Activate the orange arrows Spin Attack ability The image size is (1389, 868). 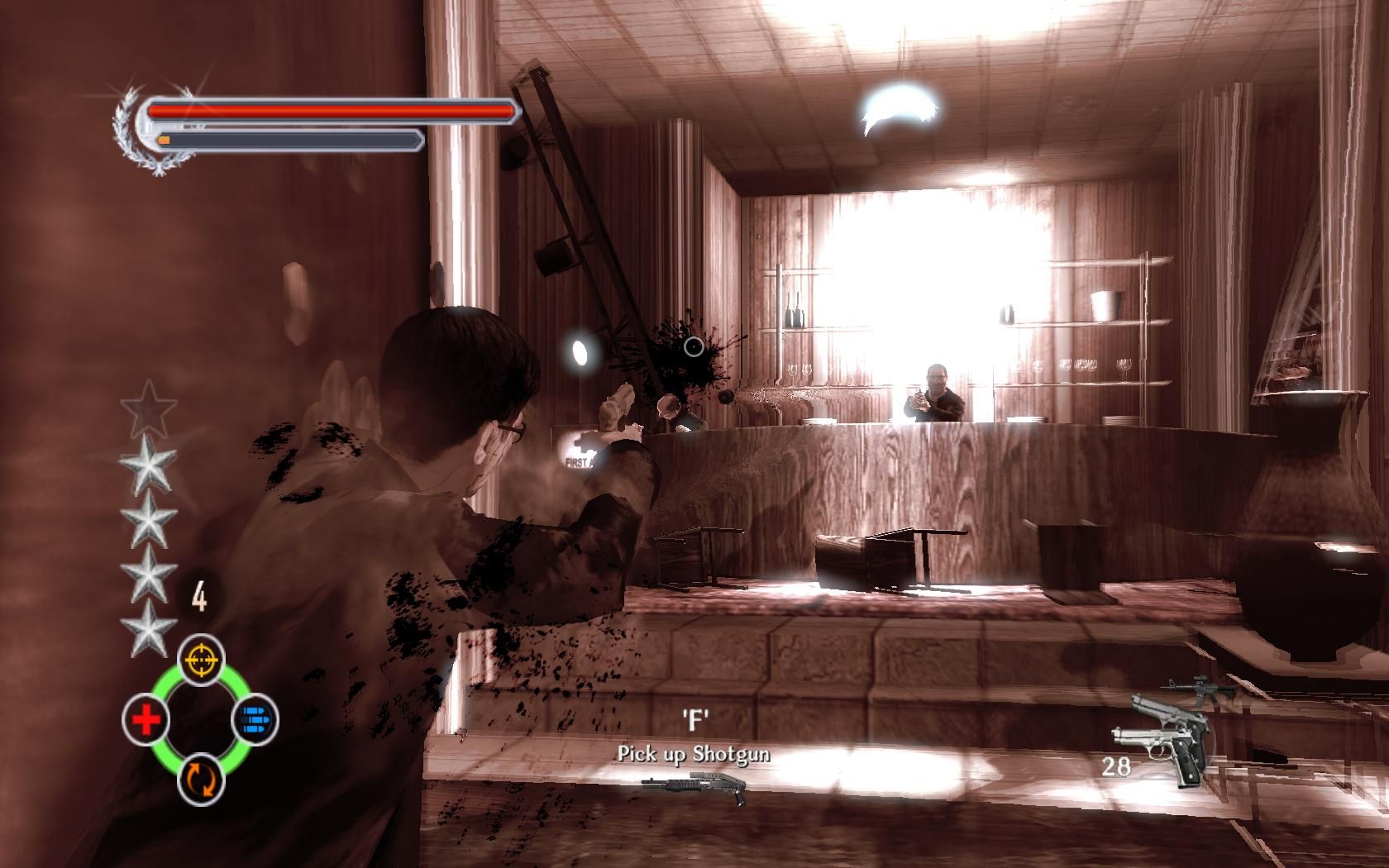coord(202,780)
